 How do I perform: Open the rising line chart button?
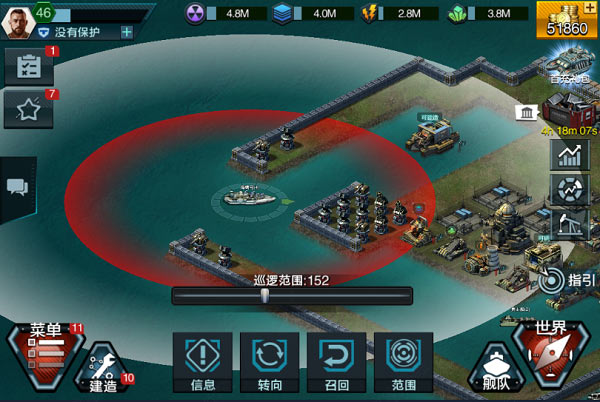(x=567, y=155)
